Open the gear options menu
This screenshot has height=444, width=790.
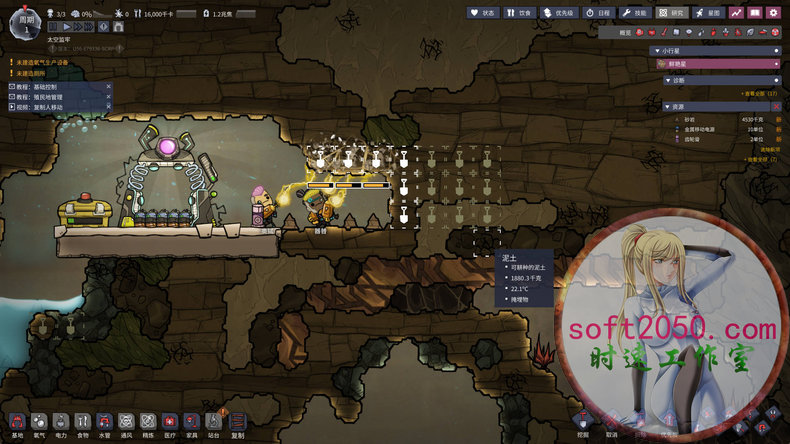pos(773,13)
